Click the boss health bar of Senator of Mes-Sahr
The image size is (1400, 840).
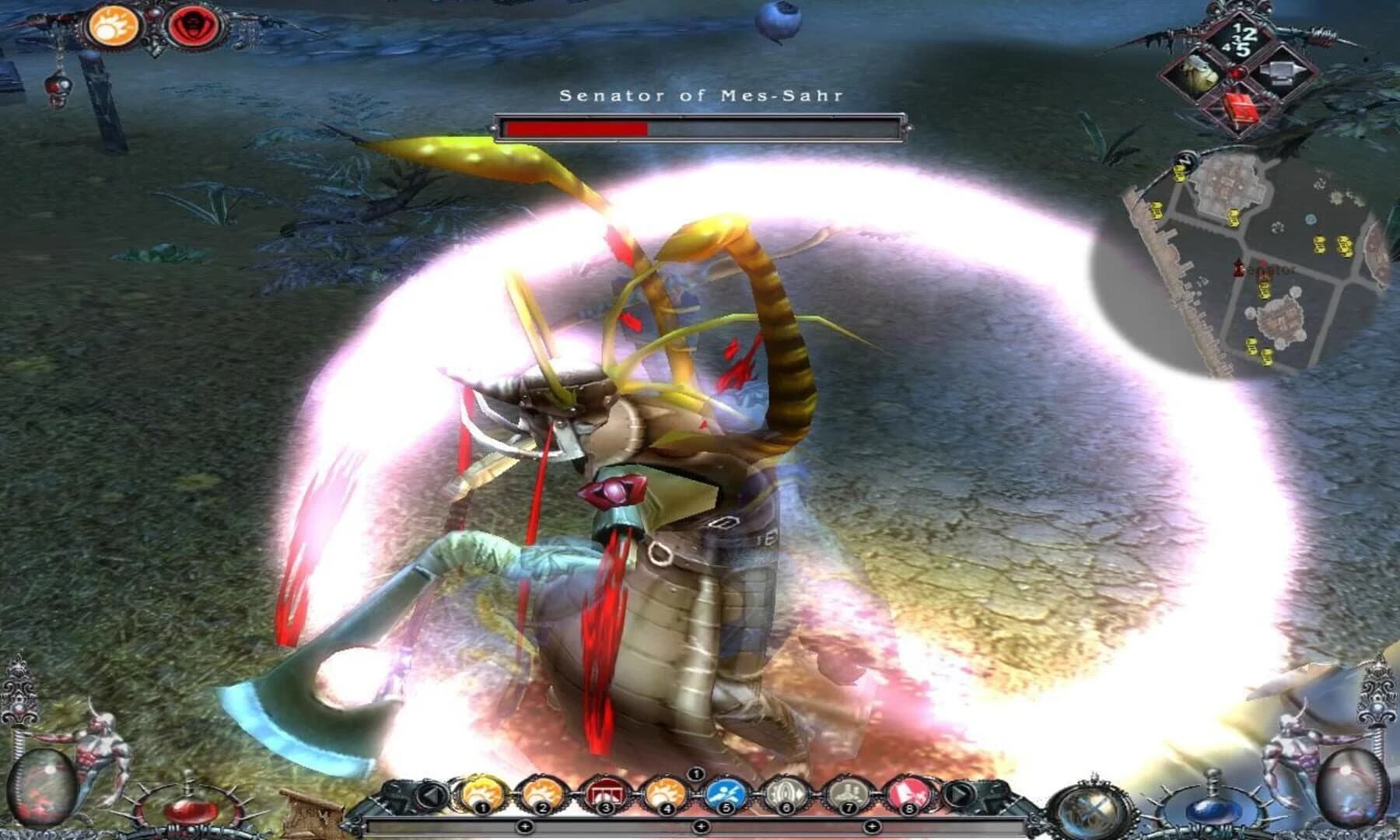[x=700, y=126]
